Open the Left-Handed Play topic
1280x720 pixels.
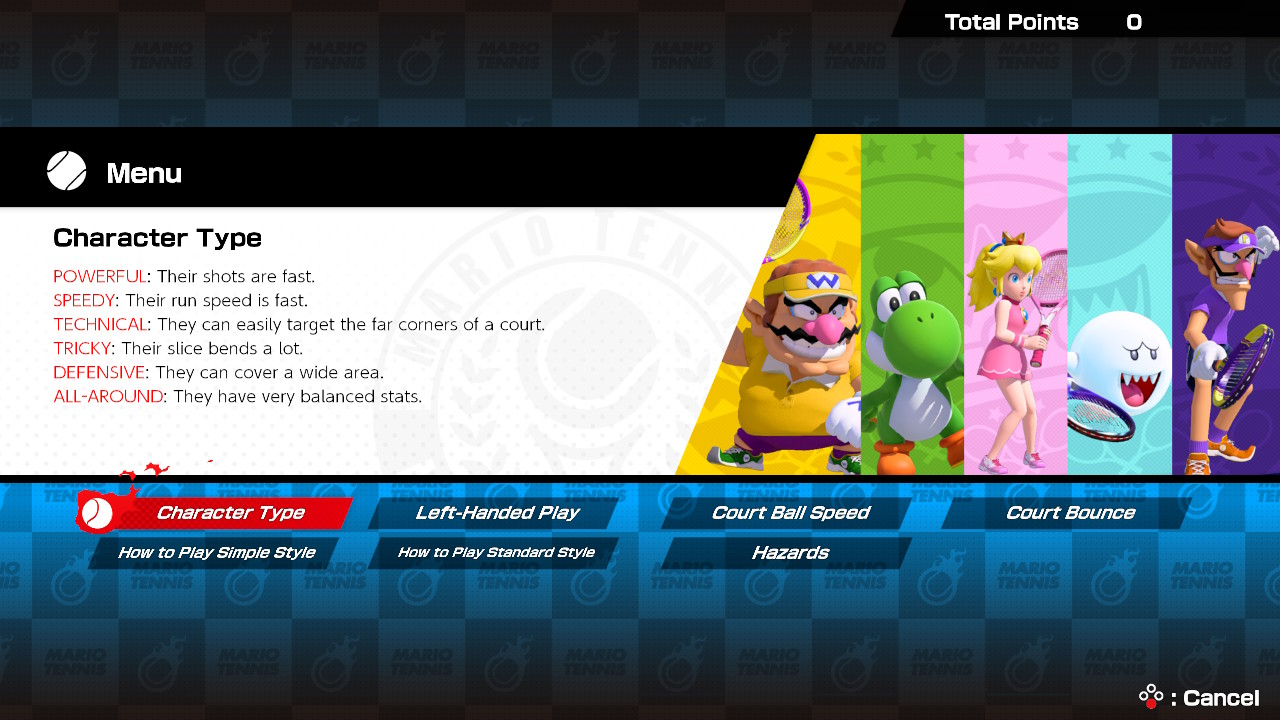click(497, 513)
